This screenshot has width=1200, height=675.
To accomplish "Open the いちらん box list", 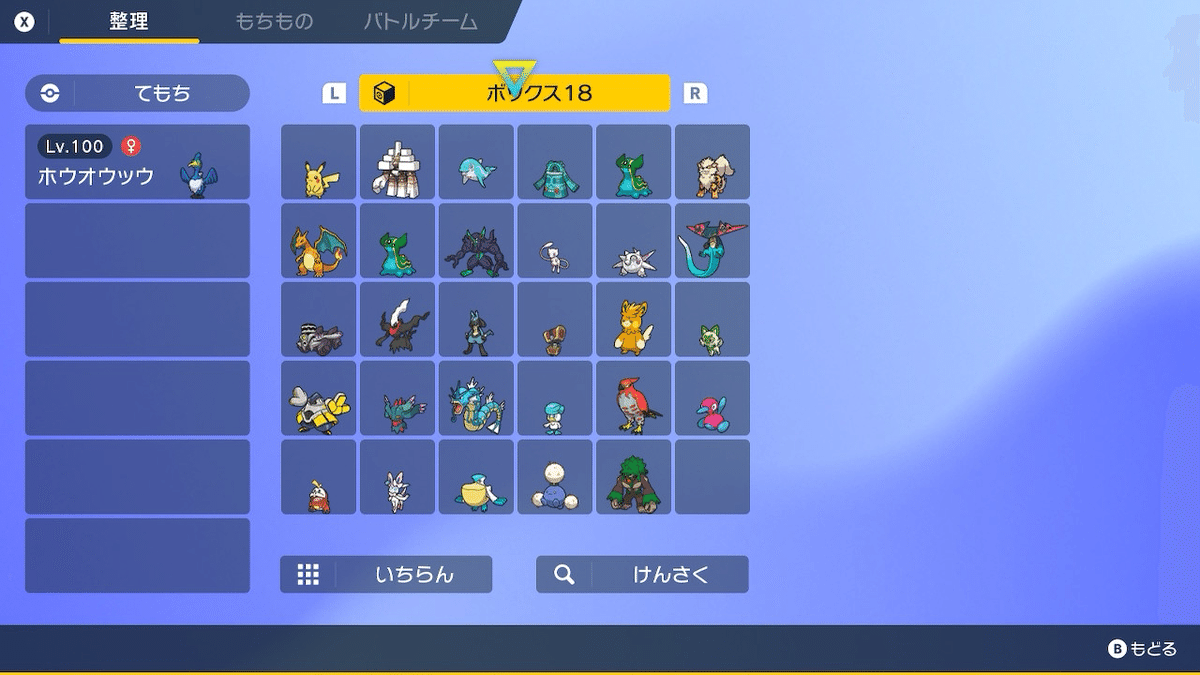I will coord(386,574).
